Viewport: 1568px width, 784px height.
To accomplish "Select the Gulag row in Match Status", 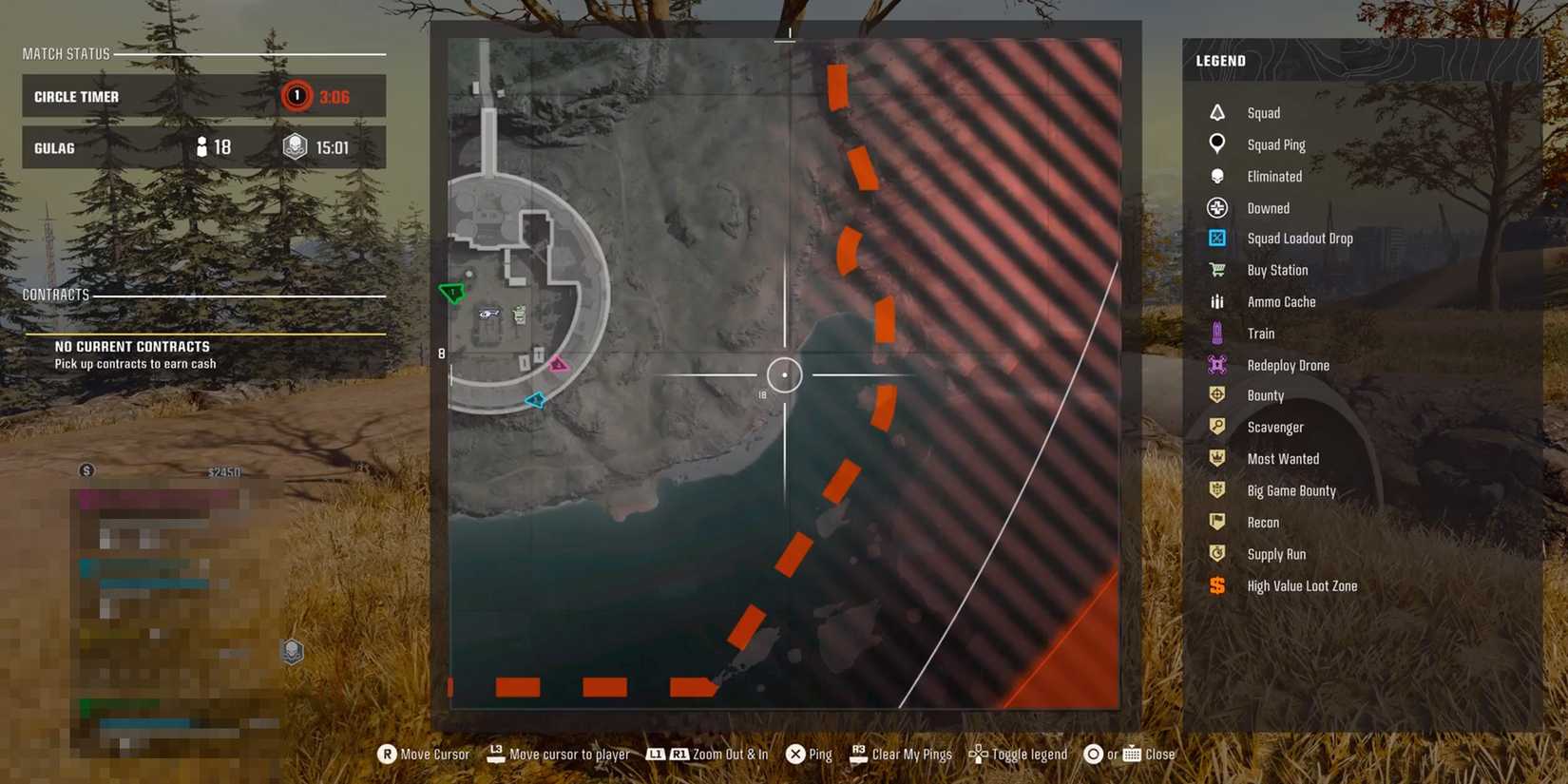I will click(202, 147).
